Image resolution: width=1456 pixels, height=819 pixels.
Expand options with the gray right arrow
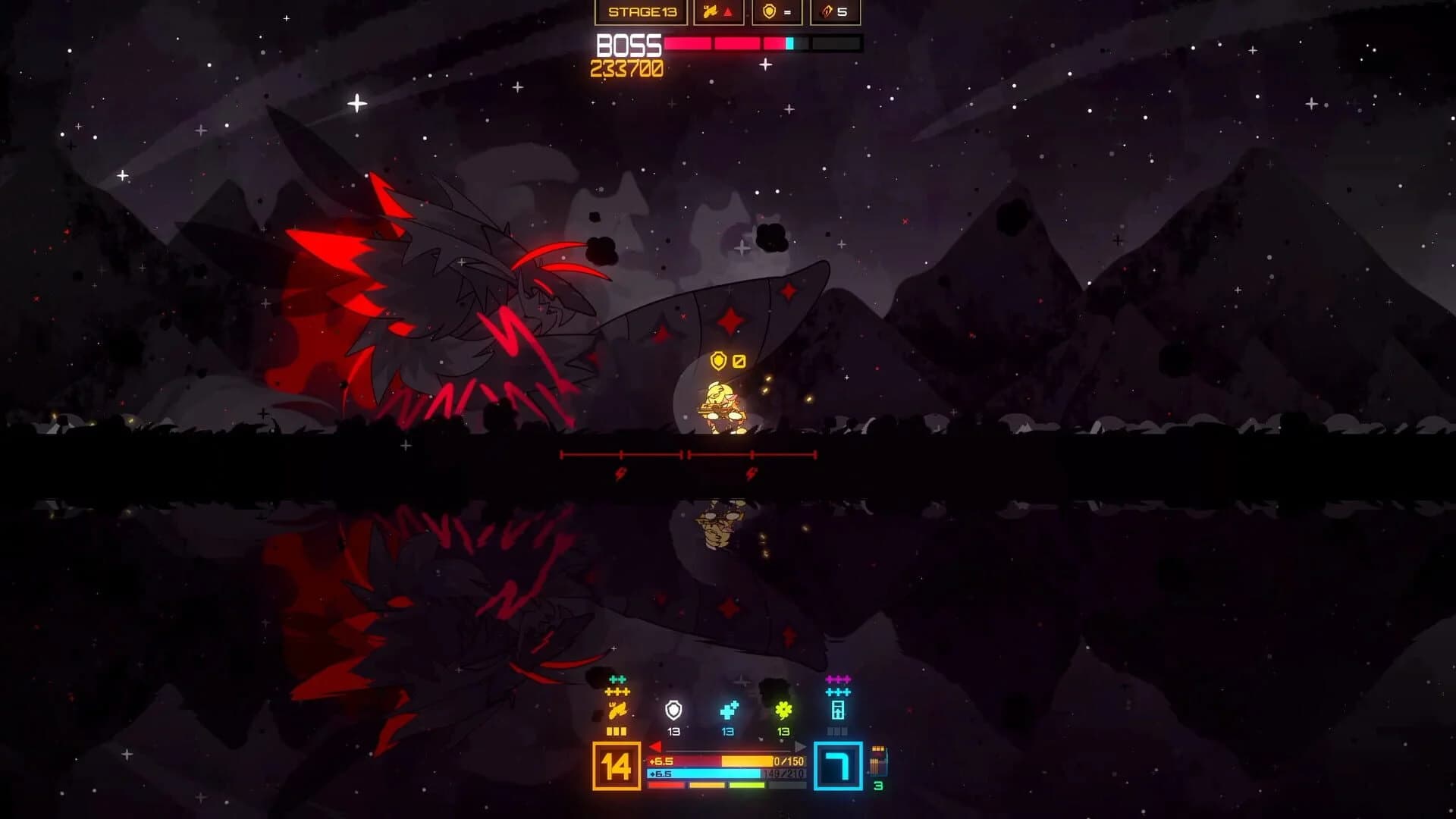(x=800, y=748)
